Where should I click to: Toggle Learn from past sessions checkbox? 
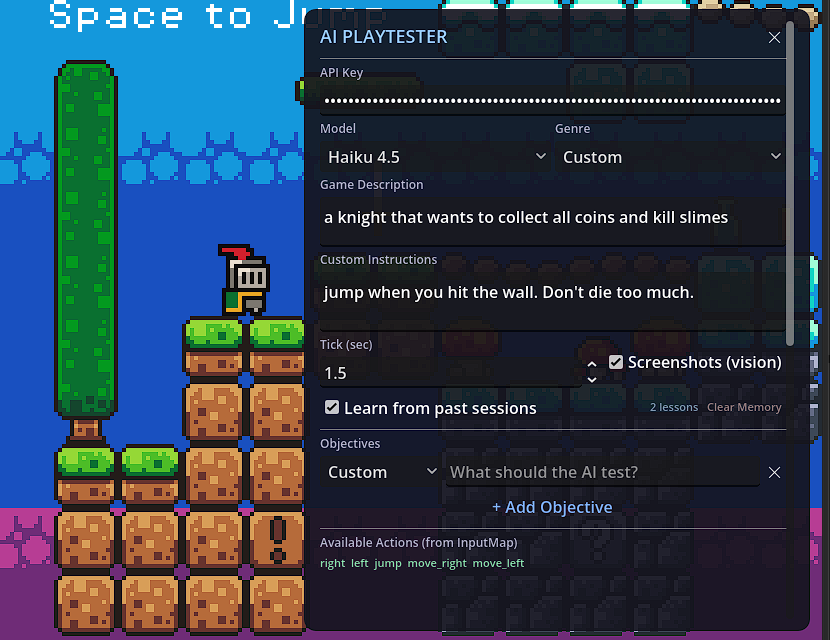coord(332,408)
